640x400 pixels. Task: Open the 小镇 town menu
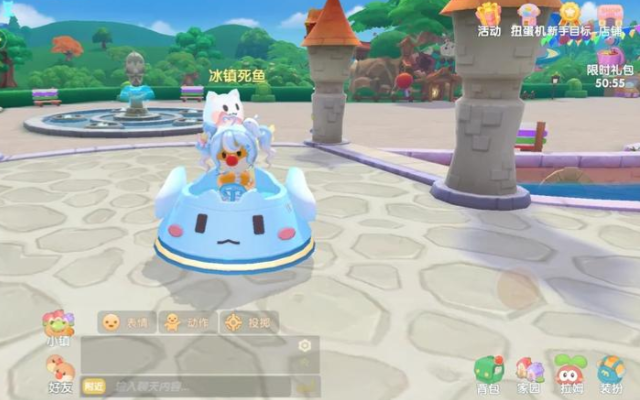click(x=57, y=326)
